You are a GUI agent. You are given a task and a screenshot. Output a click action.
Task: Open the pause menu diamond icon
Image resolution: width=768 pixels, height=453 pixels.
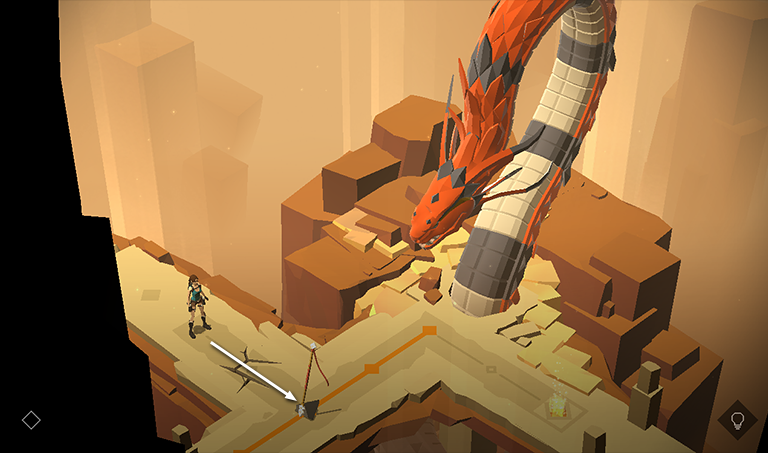click(31, 420)
